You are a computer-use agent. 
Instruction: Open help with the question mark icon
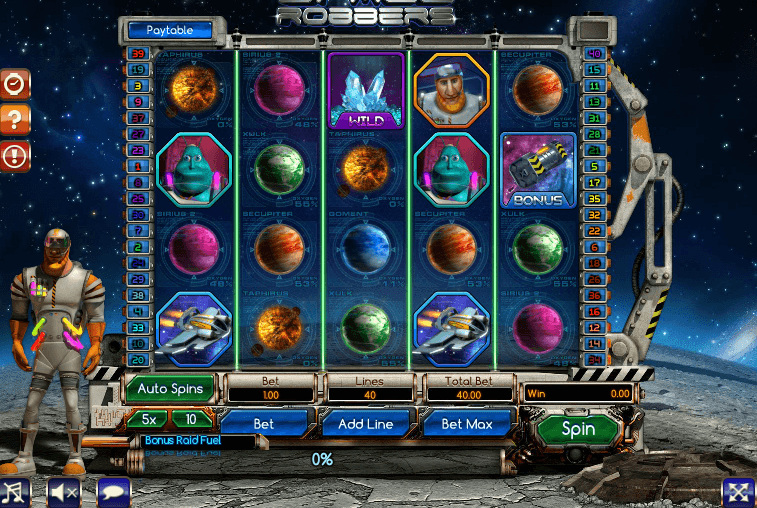point(14,119)
